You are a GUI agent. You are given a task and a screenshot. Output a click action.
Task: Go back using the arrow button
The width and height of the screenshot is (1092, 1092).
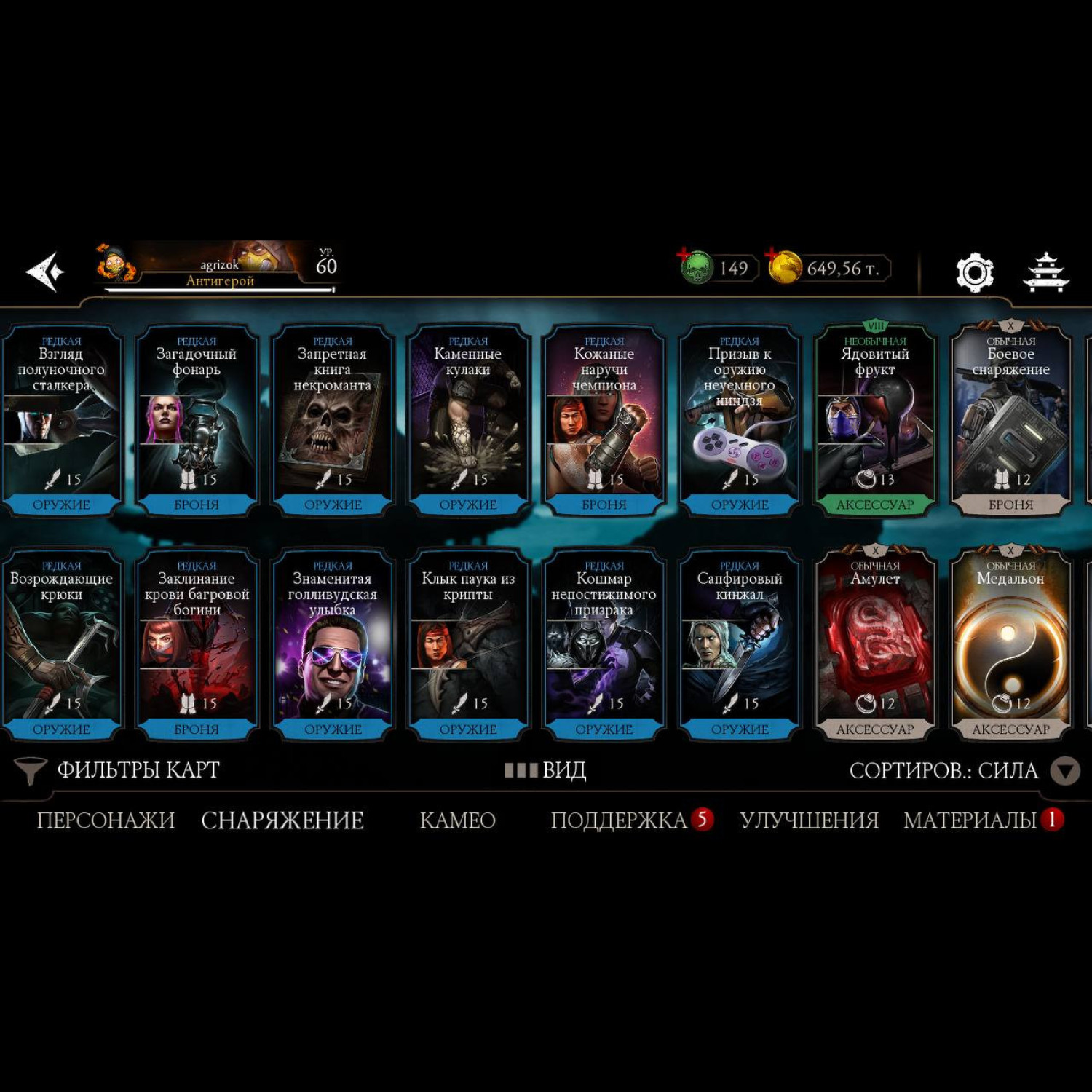click(45, 272)
